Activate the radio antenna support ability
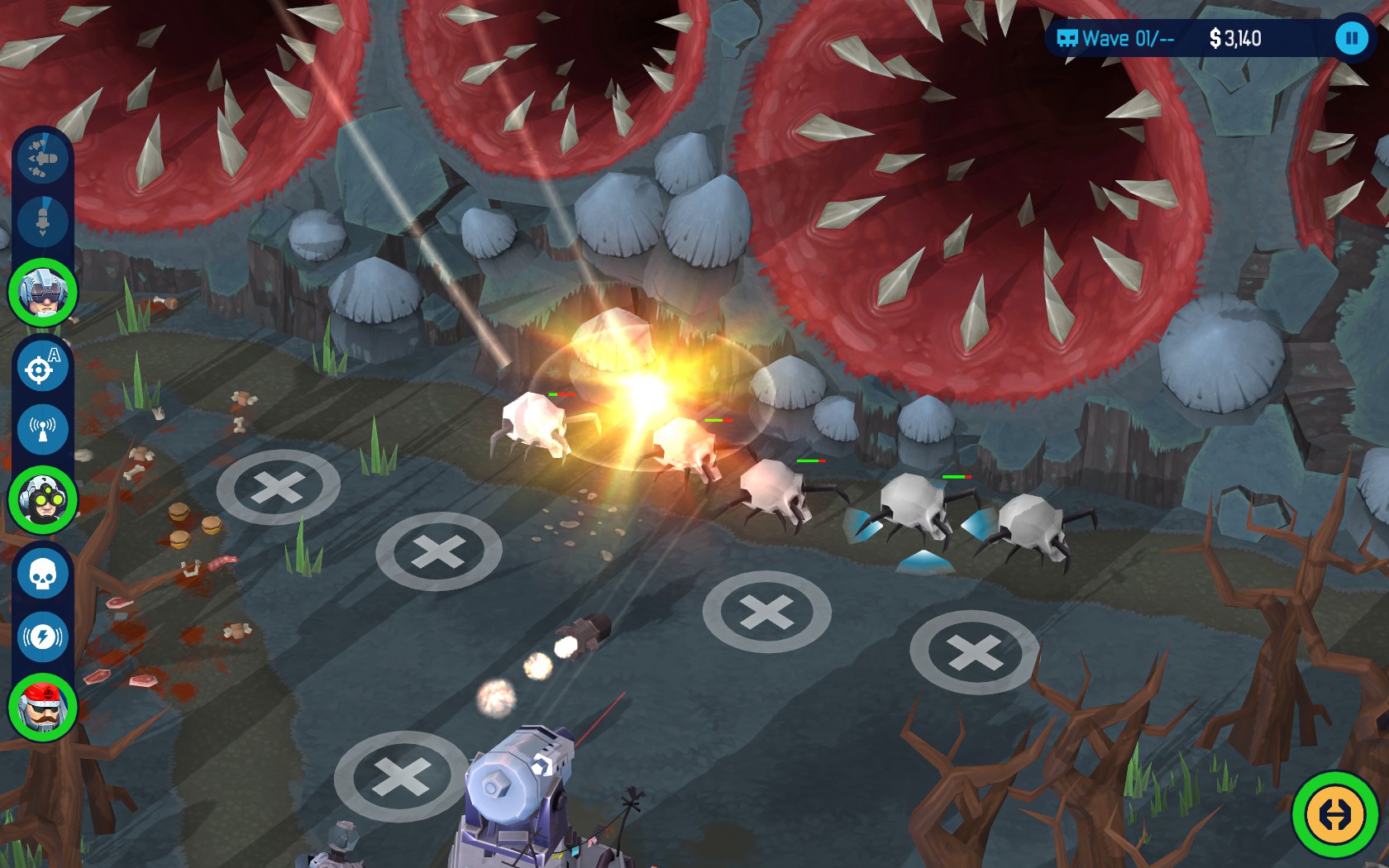 [43, 429]
